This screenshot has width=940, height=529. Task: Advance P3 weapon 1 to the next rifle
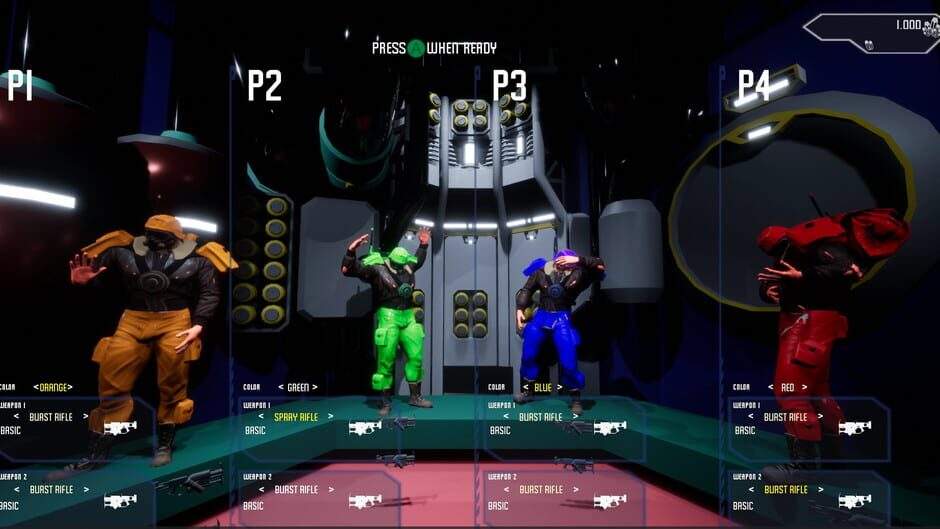coord(575,416)
